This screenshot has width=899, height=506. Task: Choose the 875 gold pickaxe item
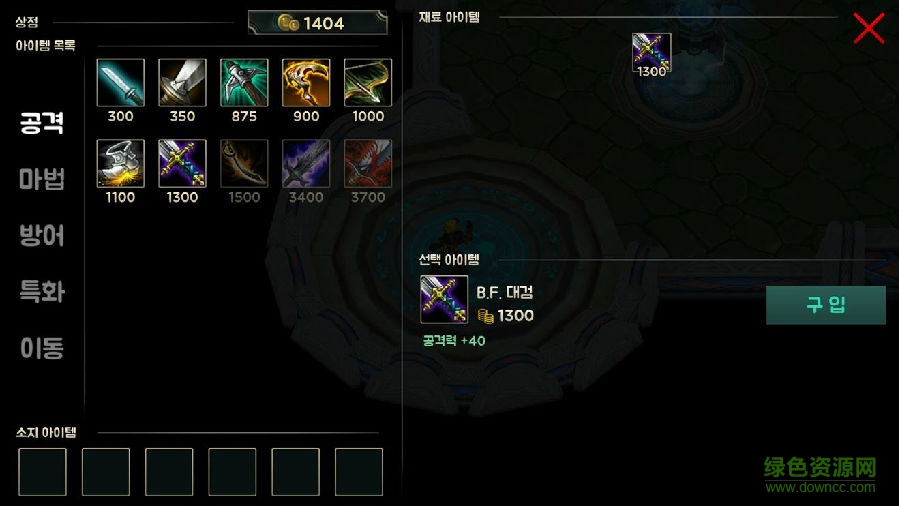click(x=244, y=83)
